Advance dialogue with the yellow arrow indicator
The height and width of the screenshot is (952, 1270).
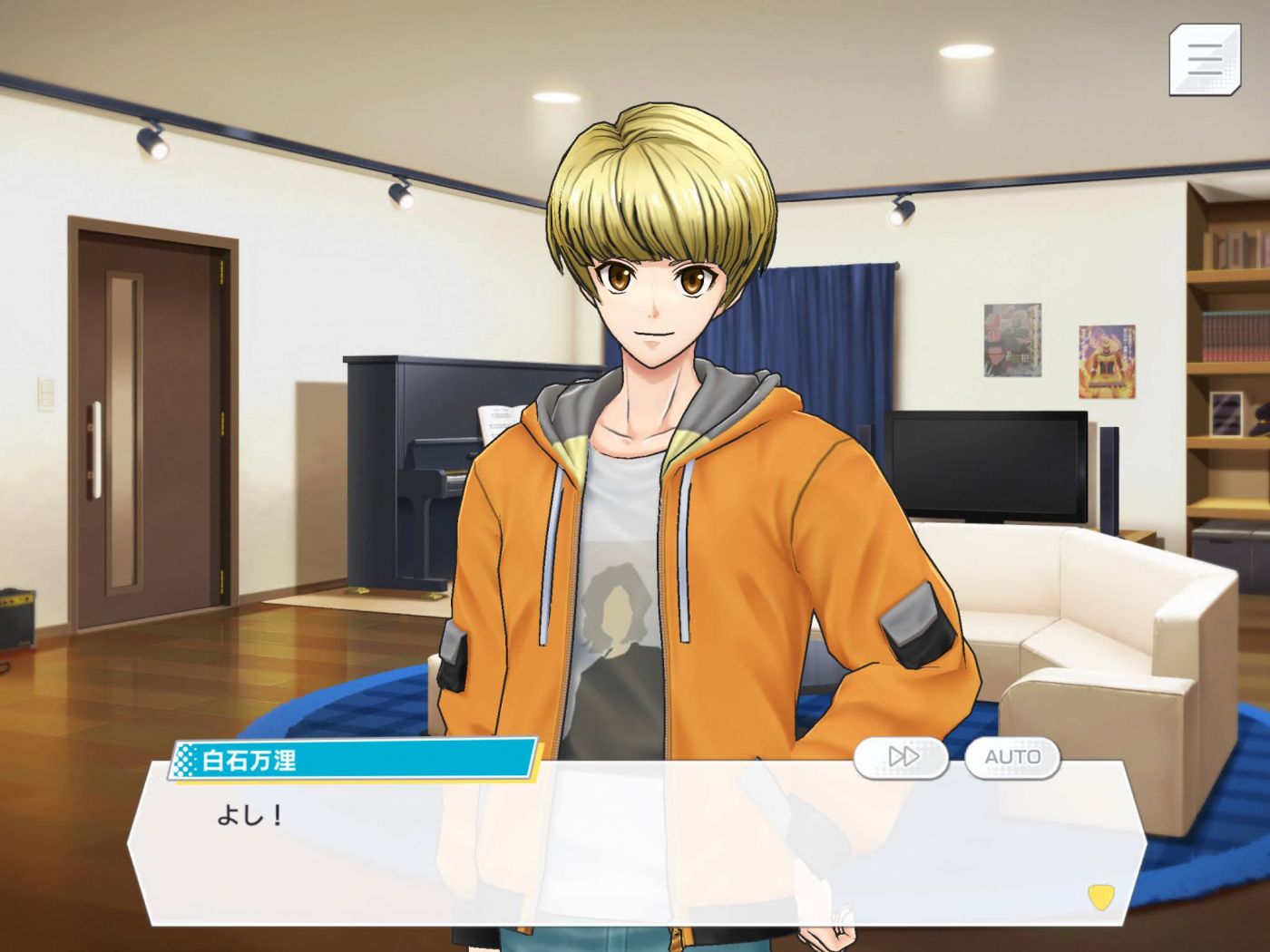[x=1100, y=898]
